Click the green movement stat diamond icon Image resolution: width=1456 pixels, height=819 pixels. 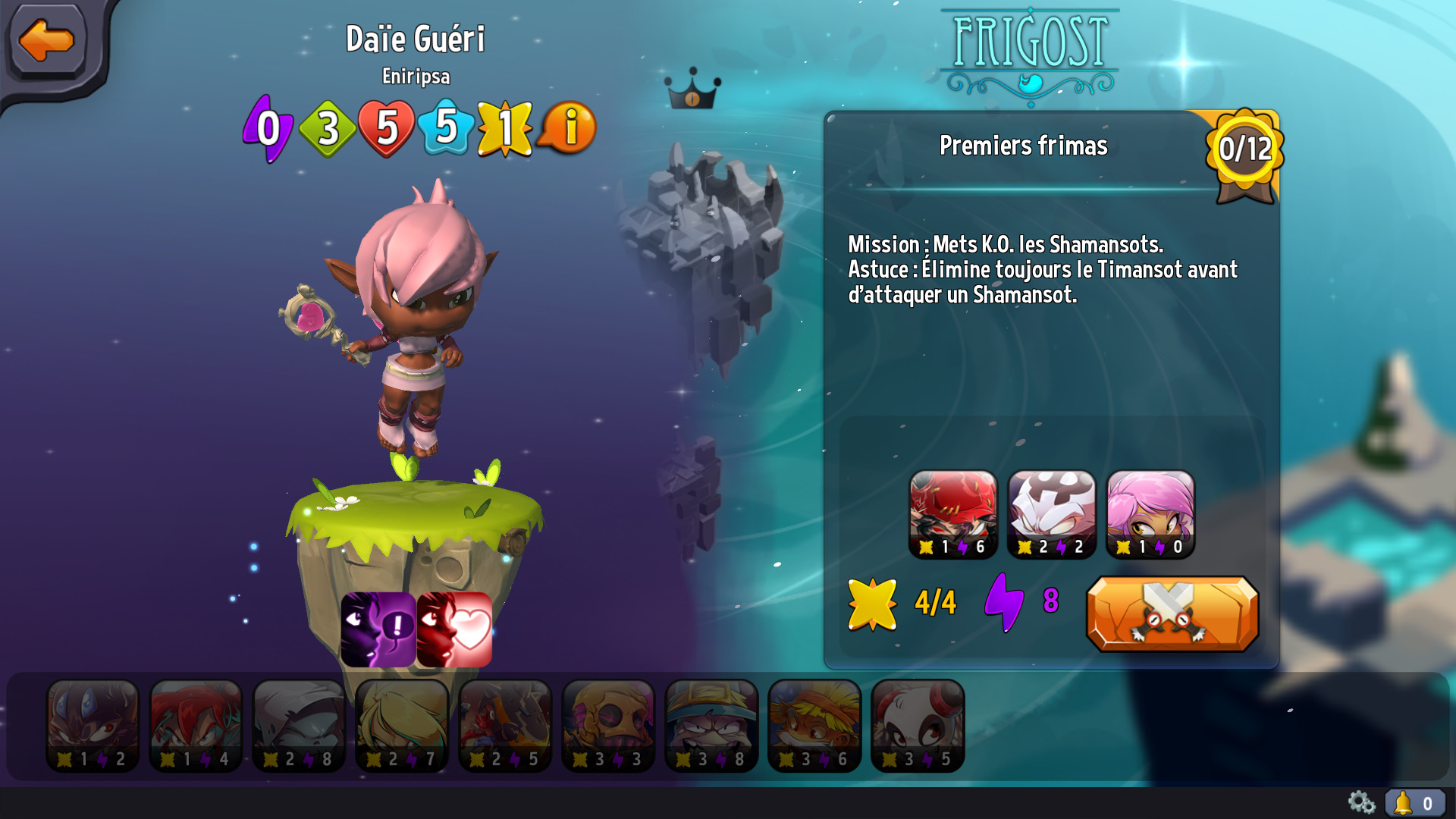(328, 129)
